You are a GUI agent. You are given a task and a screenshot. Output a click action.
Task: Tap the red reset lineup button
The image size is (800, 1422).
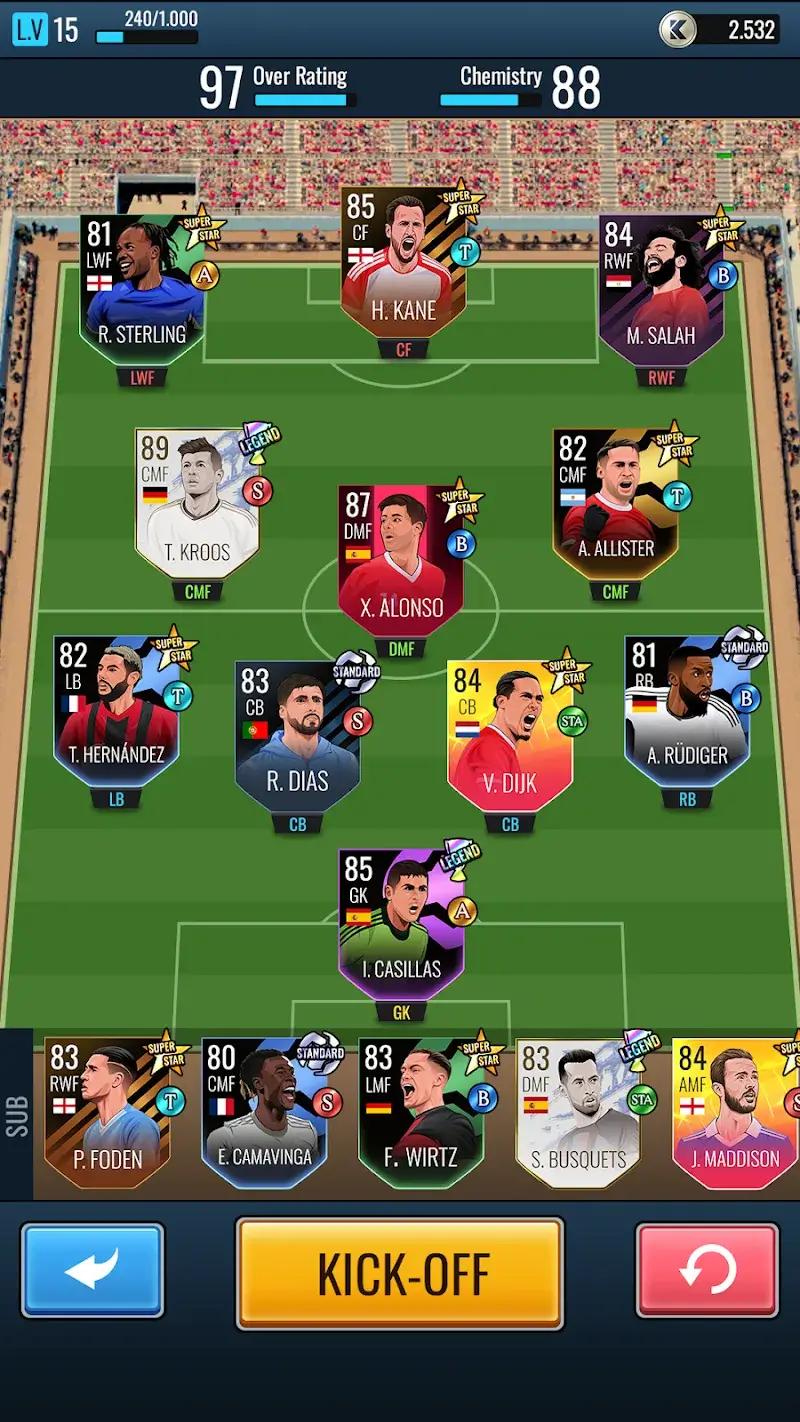pyautogui.click(x=706, y=1270)
